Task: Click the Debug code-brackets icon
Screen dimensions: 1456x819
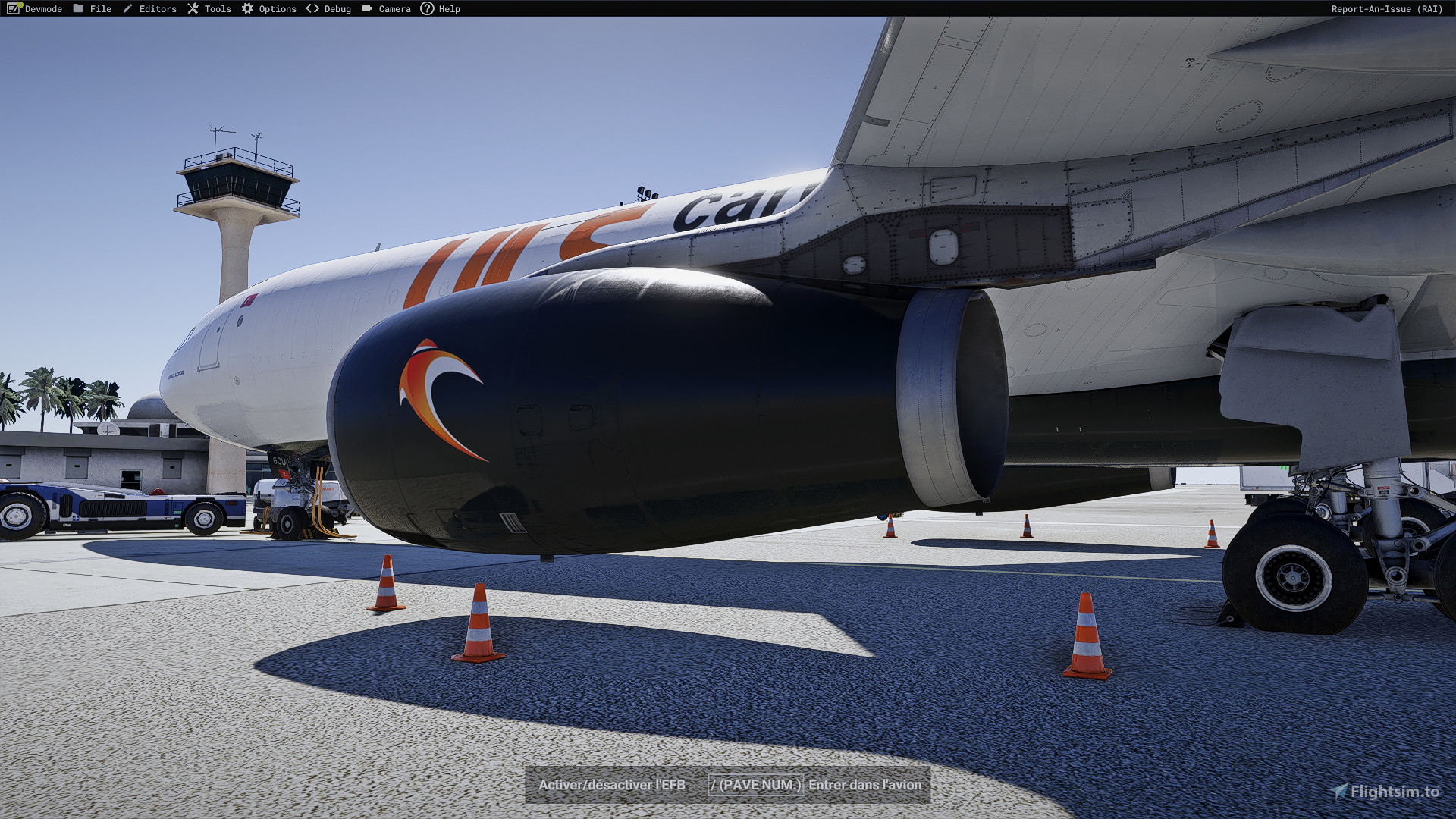Action: click(x=311, y=8)
